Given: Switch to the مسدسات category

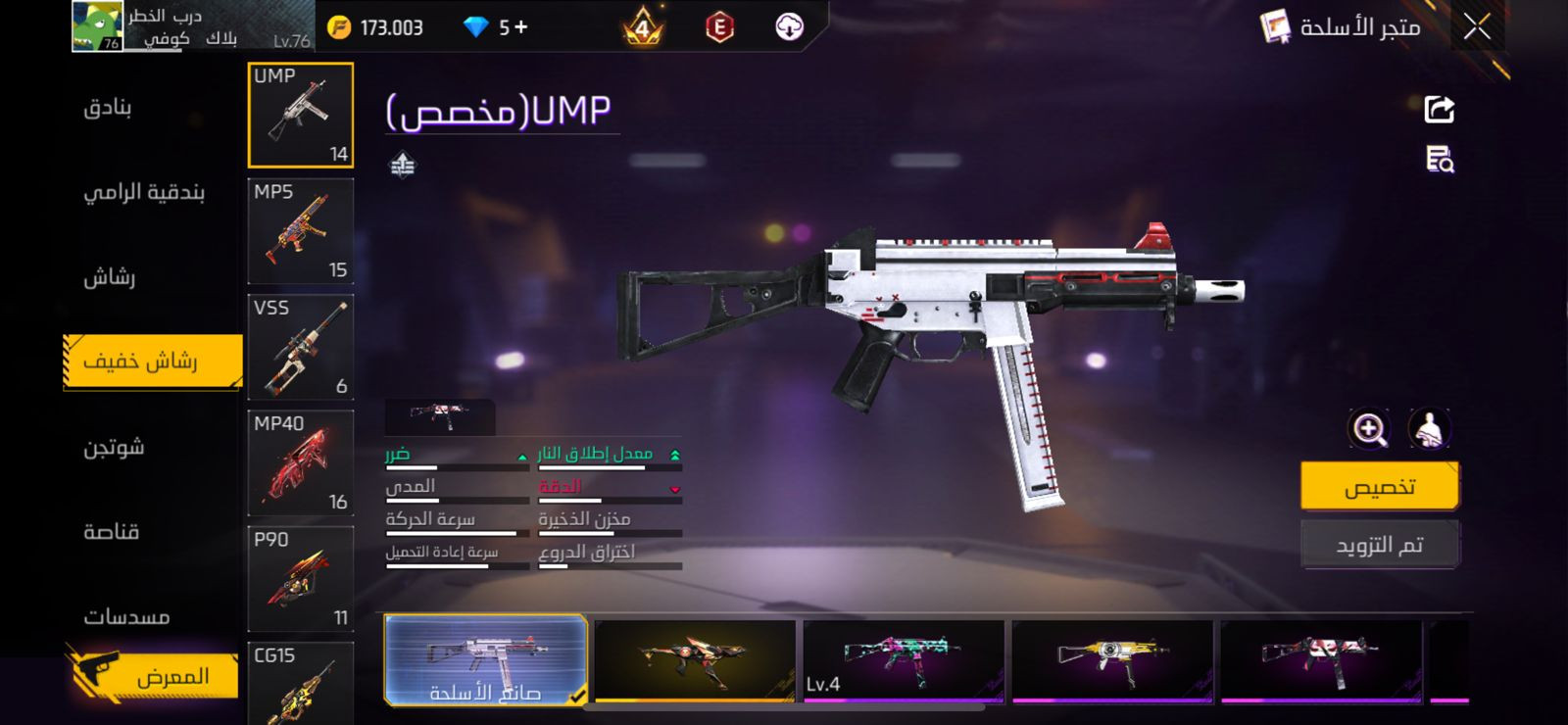Looking at the screenshot, I should tap(126, 617).
